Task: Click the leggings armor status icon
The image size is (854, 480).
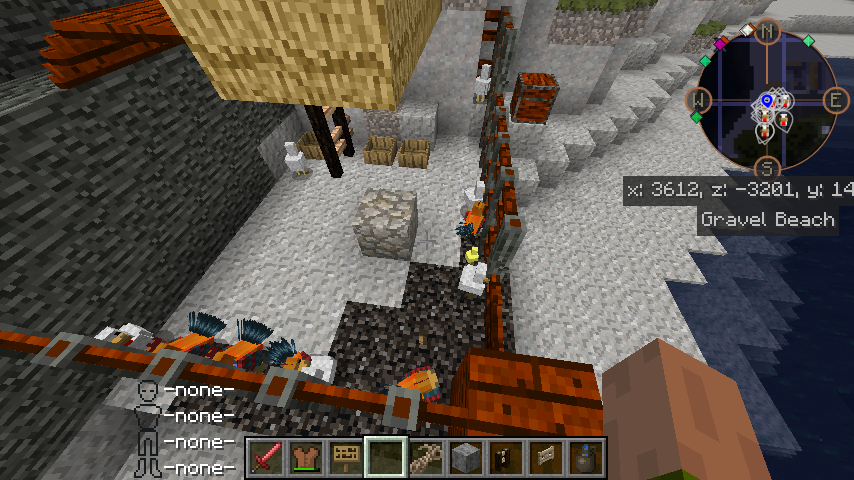Action: (148, 441)
